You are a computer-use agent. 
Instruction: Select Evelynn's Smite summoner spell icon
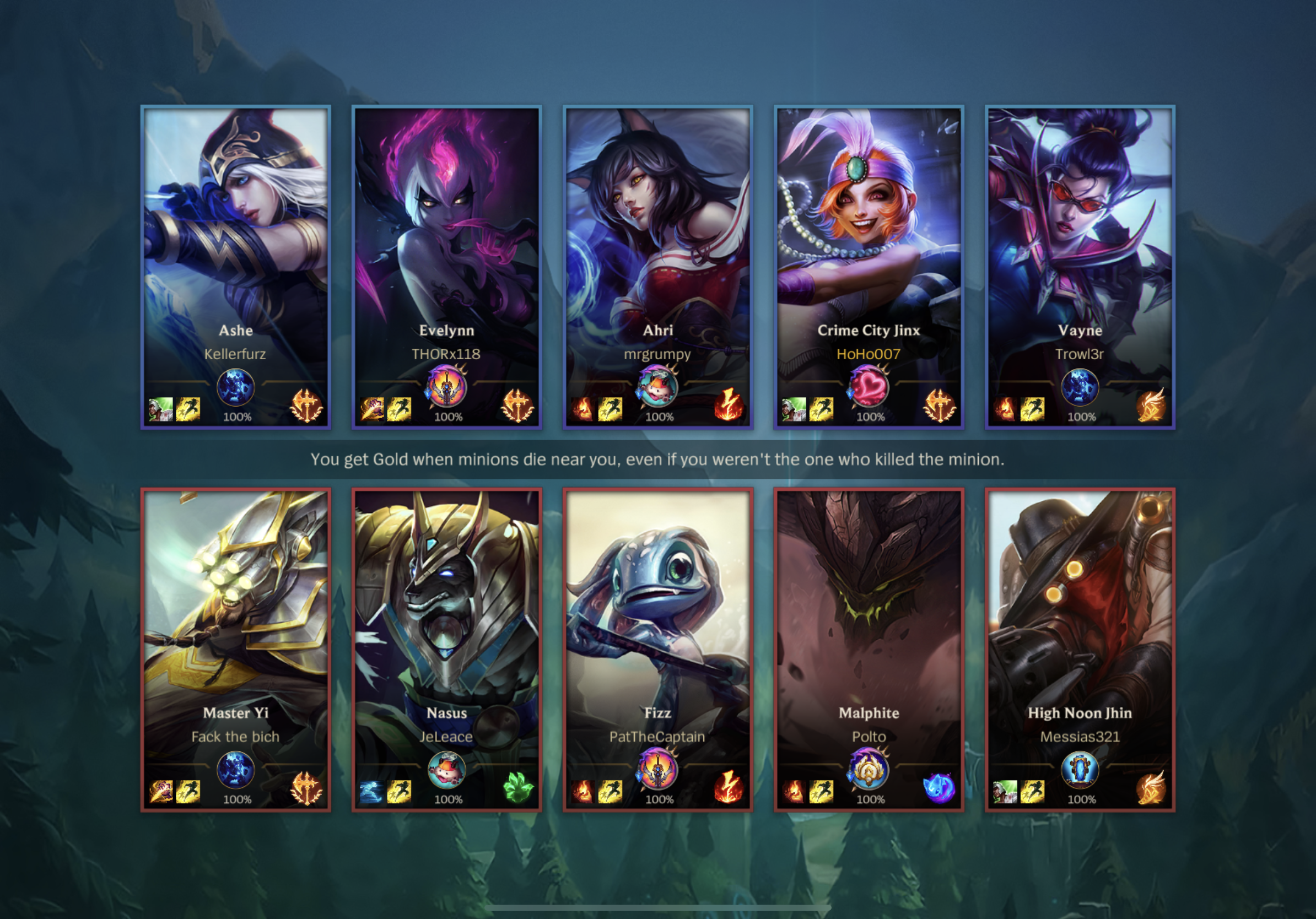[x=372, y=409]
